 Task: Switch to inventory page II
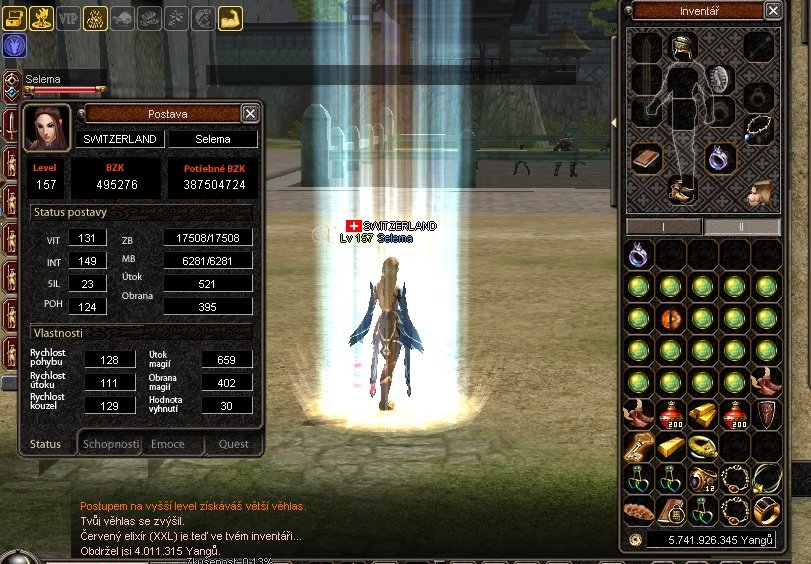coord(742,227)
